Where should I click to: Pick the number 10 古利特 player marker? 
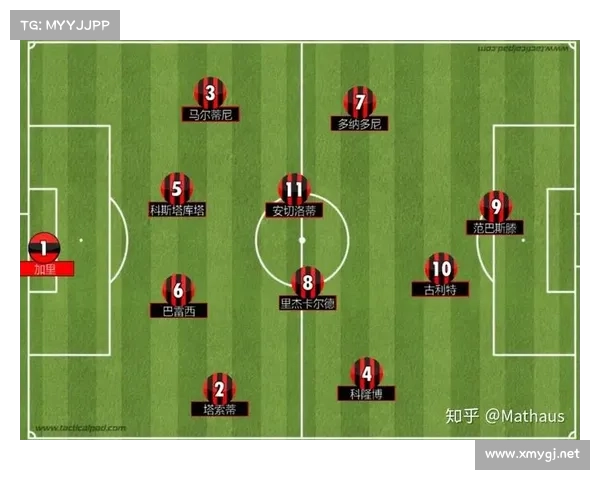(440, 268)
